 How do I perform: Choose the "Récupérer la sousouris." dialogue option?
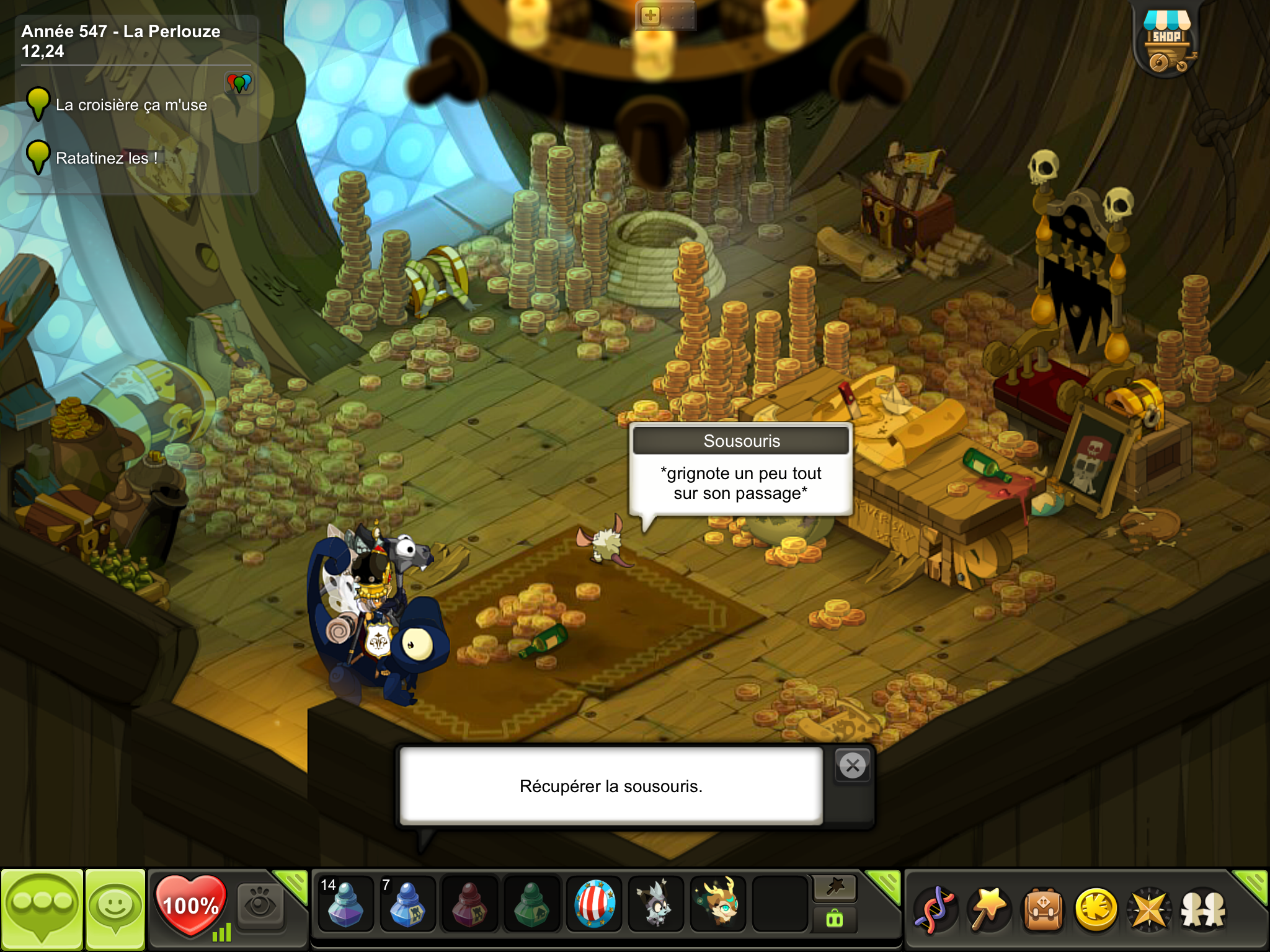[611, 786]
